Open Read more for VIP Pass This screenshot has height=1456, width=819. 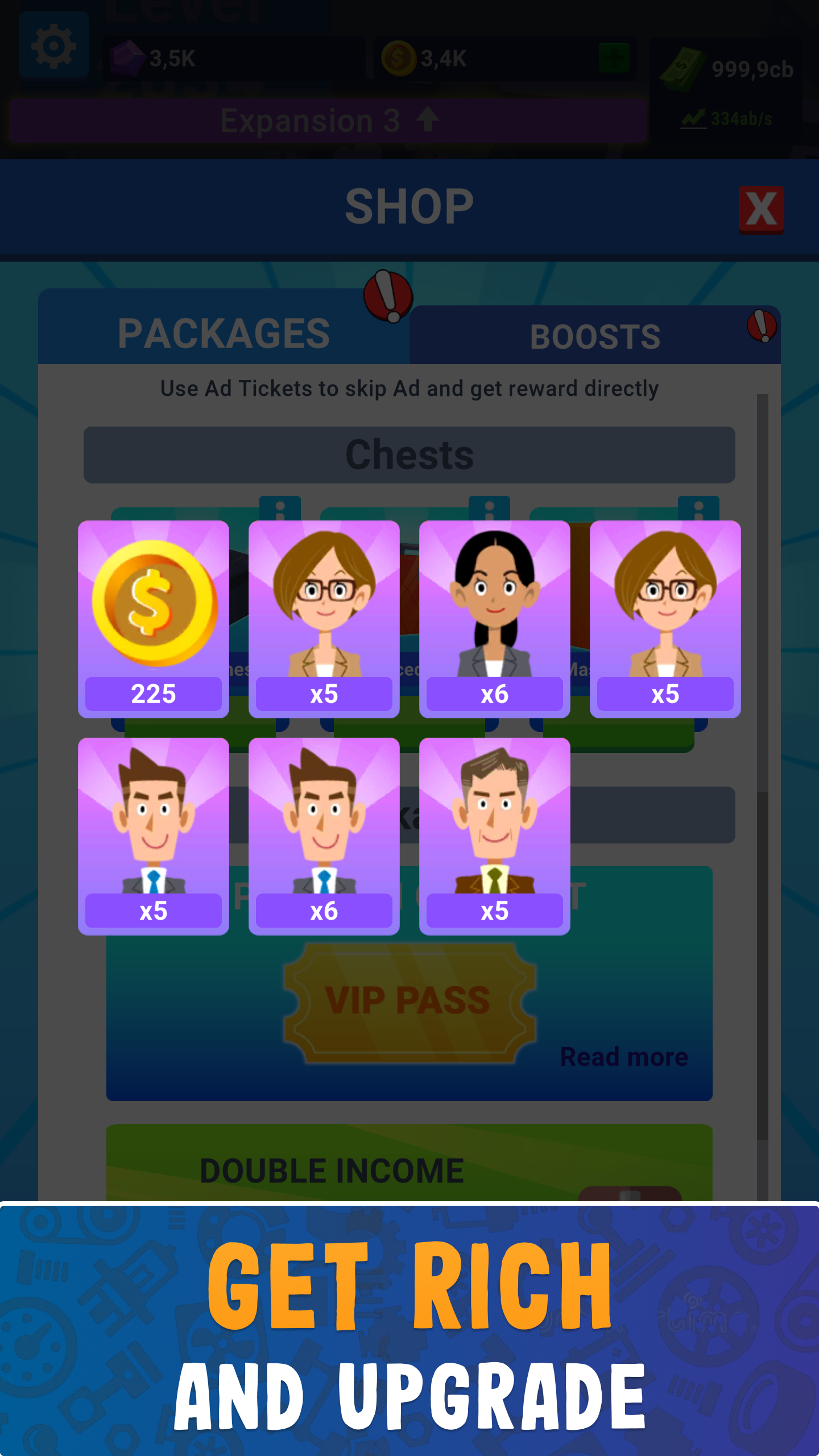[x=624, y=1057]
